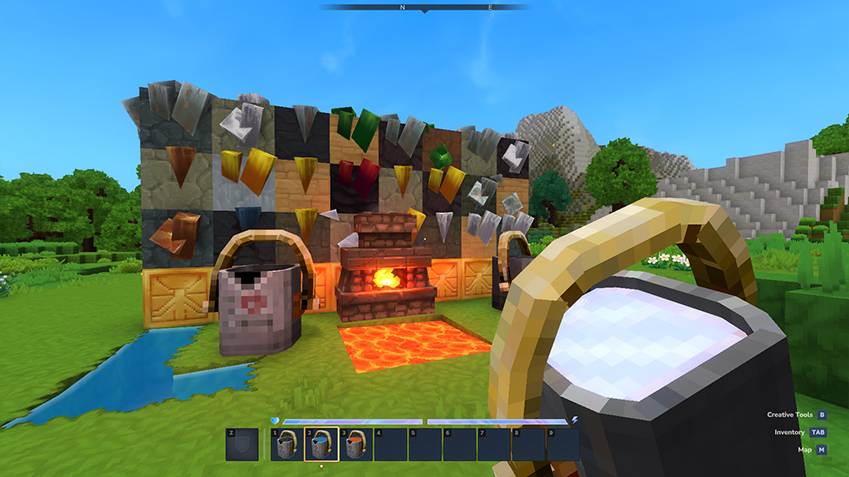The height and width of the screenshot is (477, 849).
Task: Choose the lava bucket hotbar slot
Action: click(x=354, y=444)
